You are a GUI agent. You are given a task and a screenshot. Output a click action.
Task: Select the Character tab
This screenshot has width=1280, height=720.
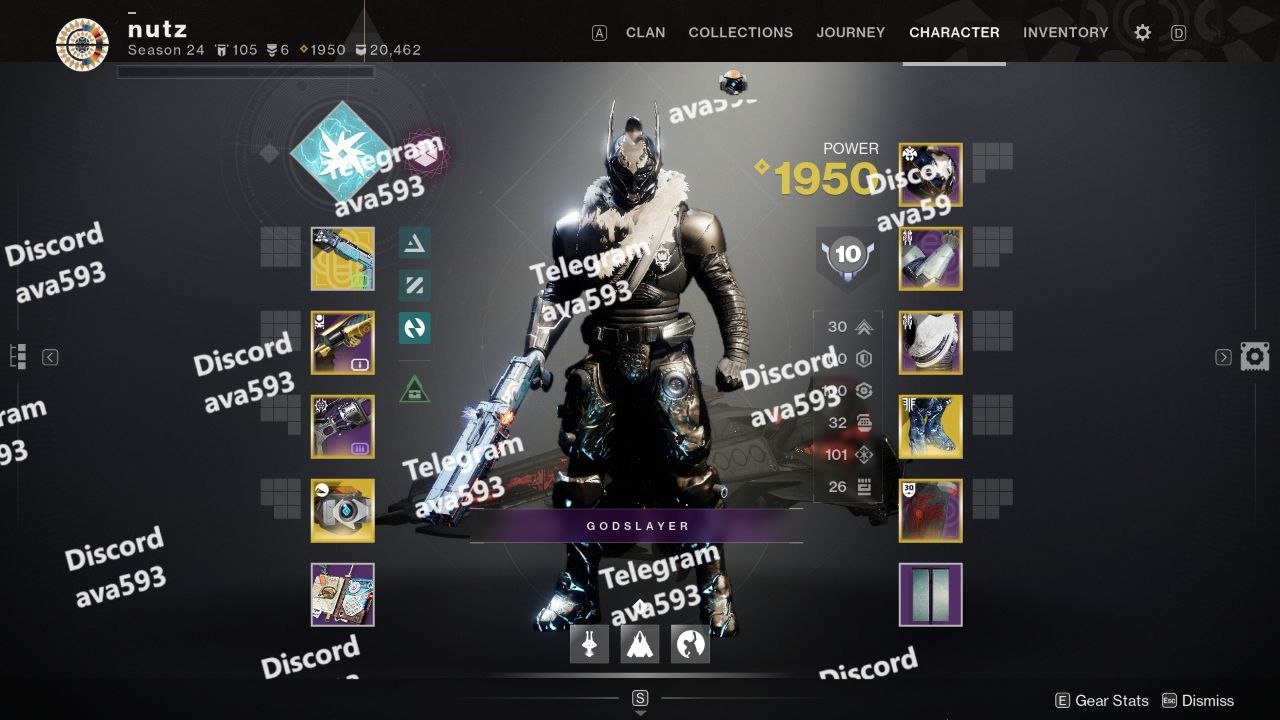[954, 32]
